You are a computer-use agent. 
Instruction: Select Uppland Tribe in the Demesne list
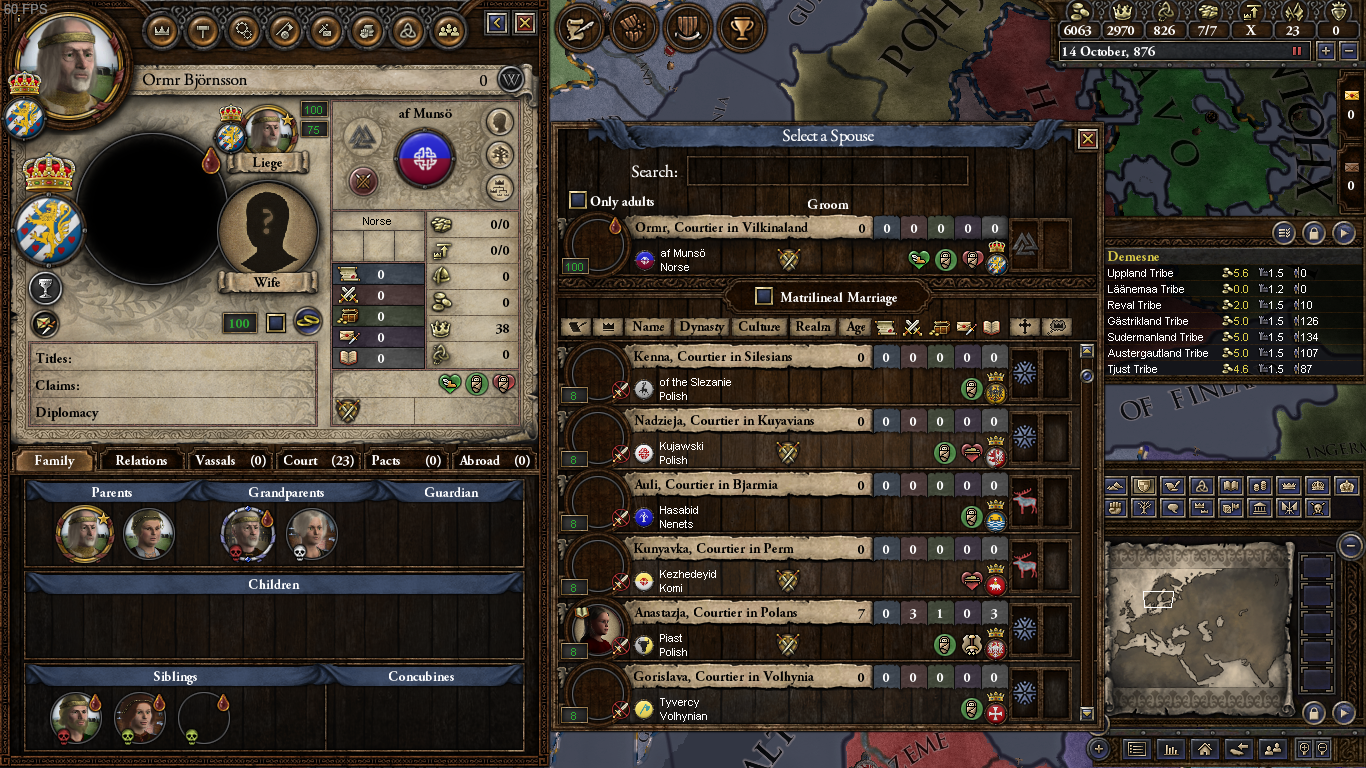coord(1140,273)
